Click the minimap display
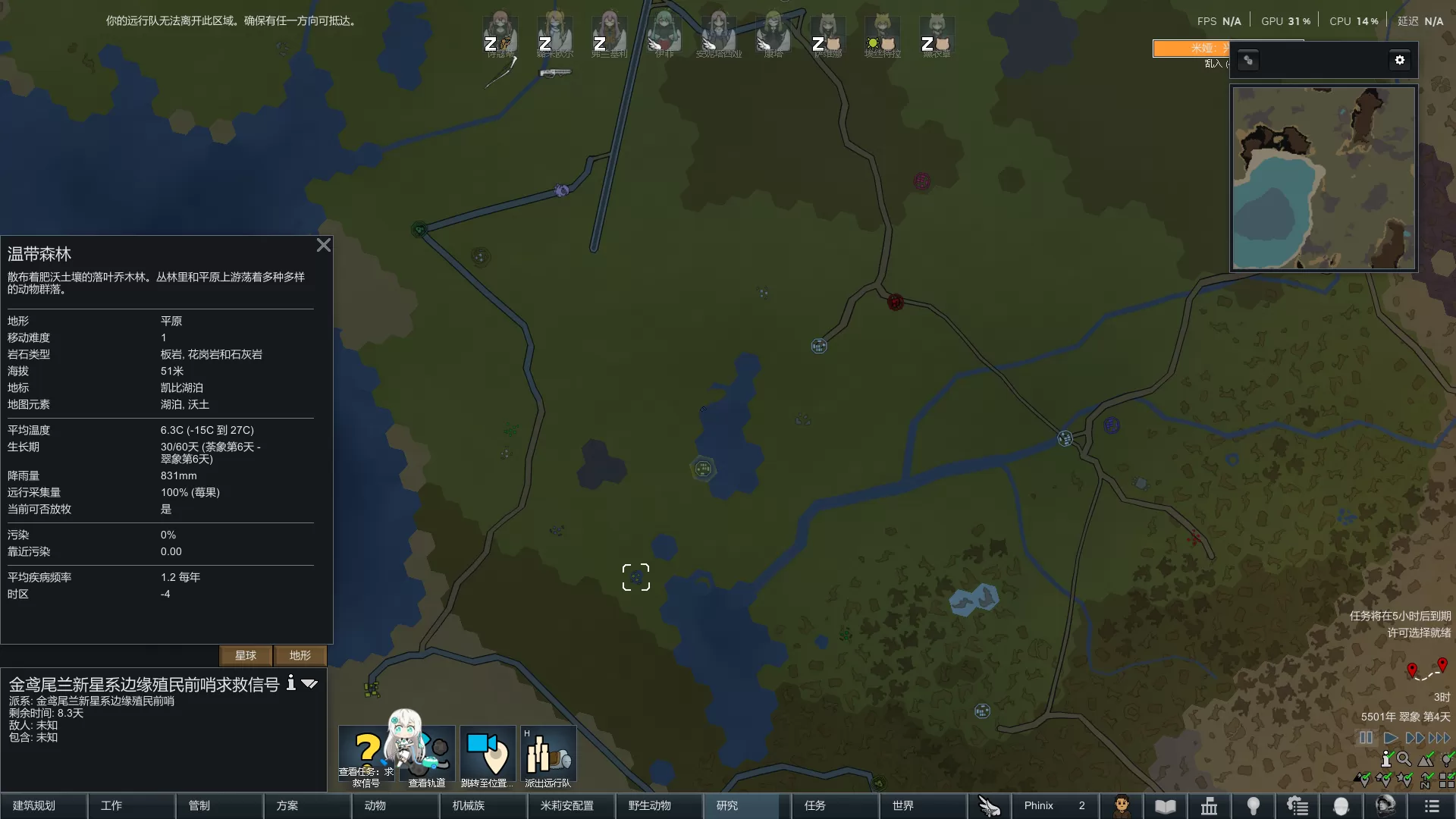This screenshot has width=1456, height=819. pos(1323,178)
